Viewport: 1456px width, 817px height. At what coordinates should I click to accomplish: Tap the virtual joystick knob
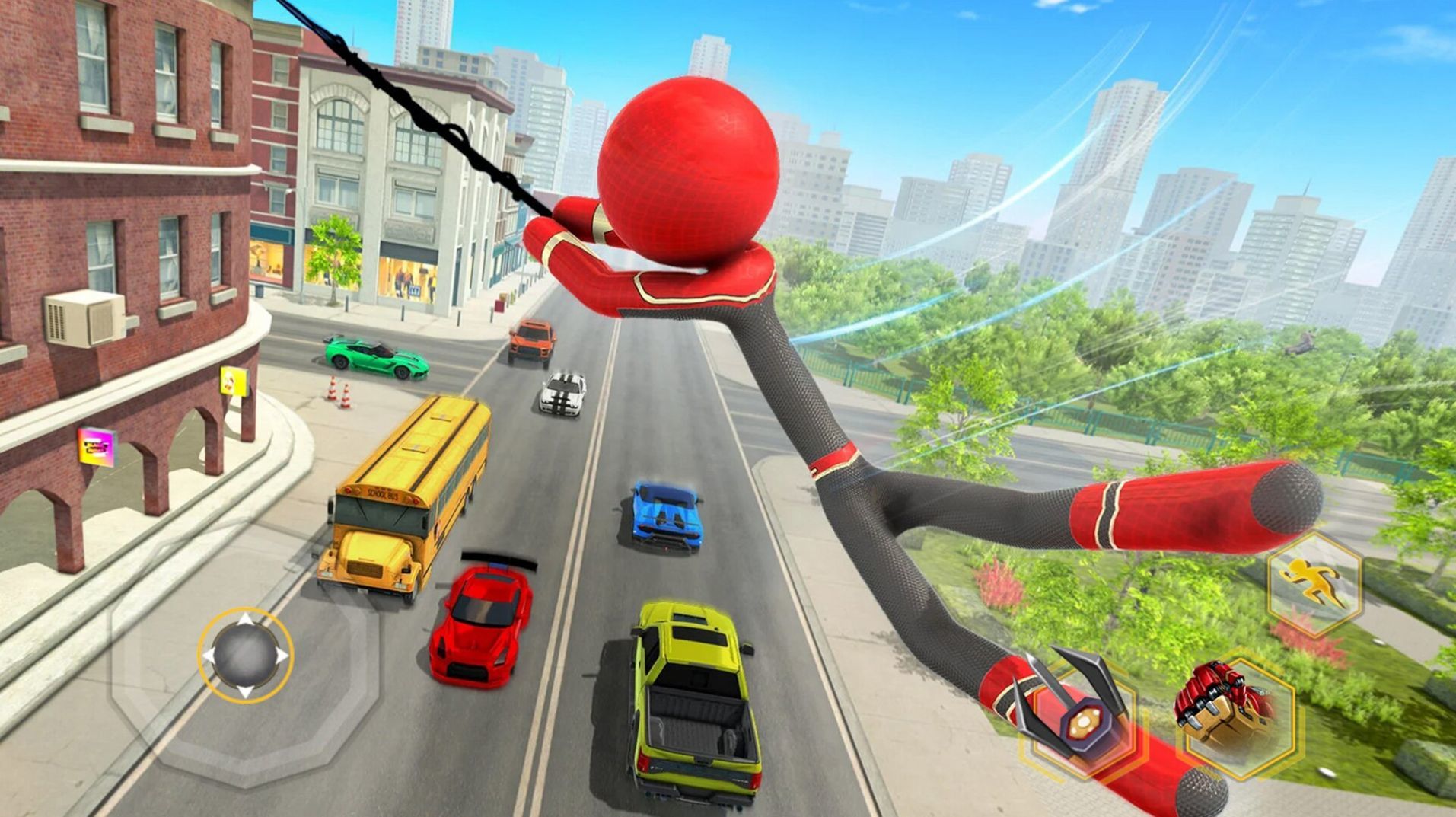[245, 655]
